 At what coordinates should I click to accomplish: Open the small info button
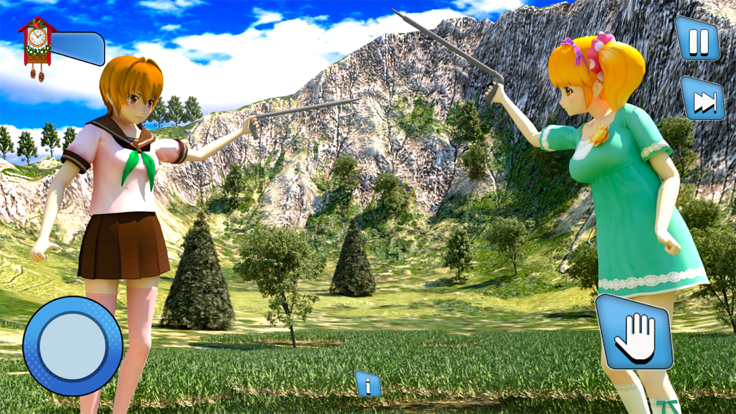coord(368,384)
